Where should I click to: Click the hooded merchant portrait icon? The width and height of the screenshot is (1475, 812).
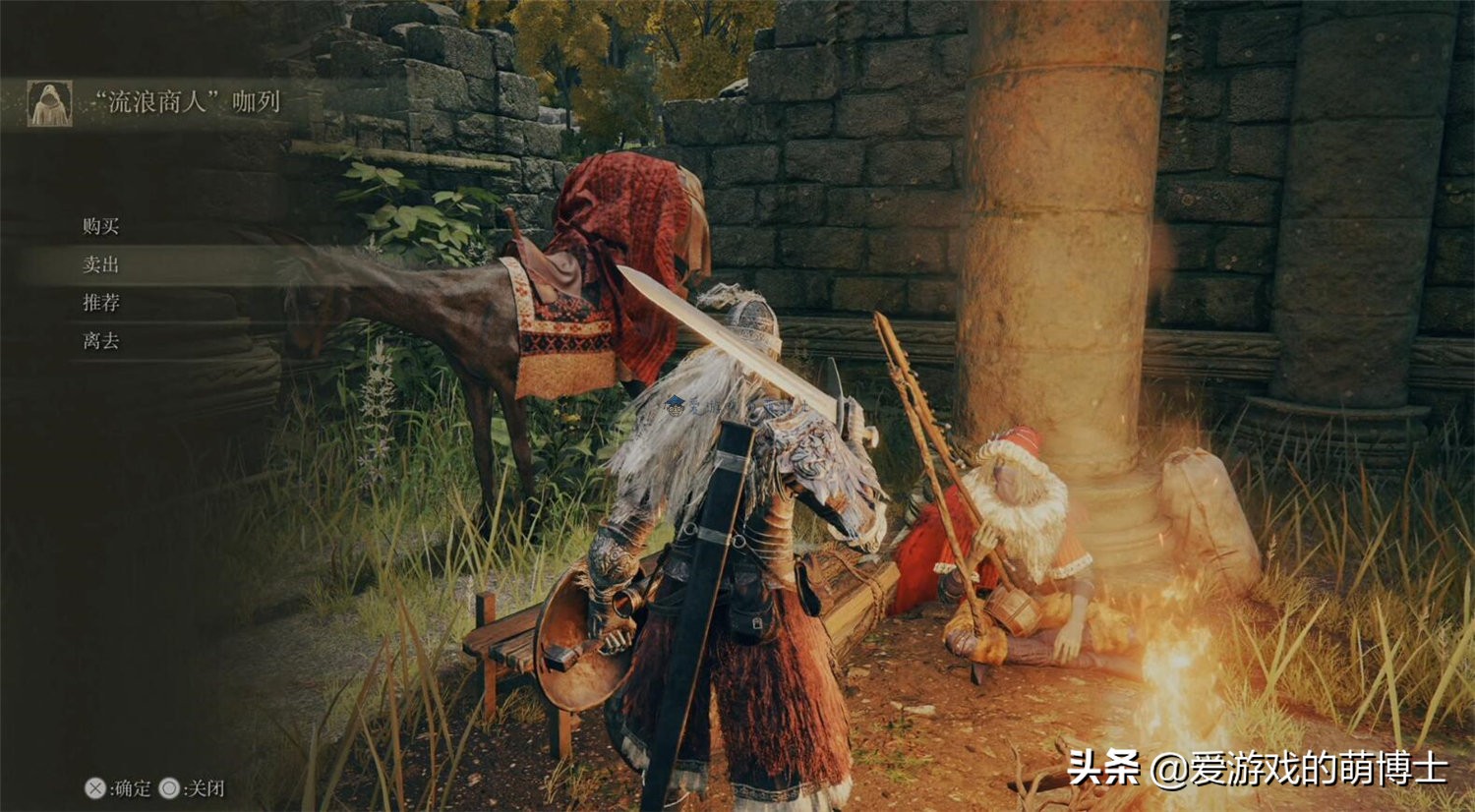49,101
